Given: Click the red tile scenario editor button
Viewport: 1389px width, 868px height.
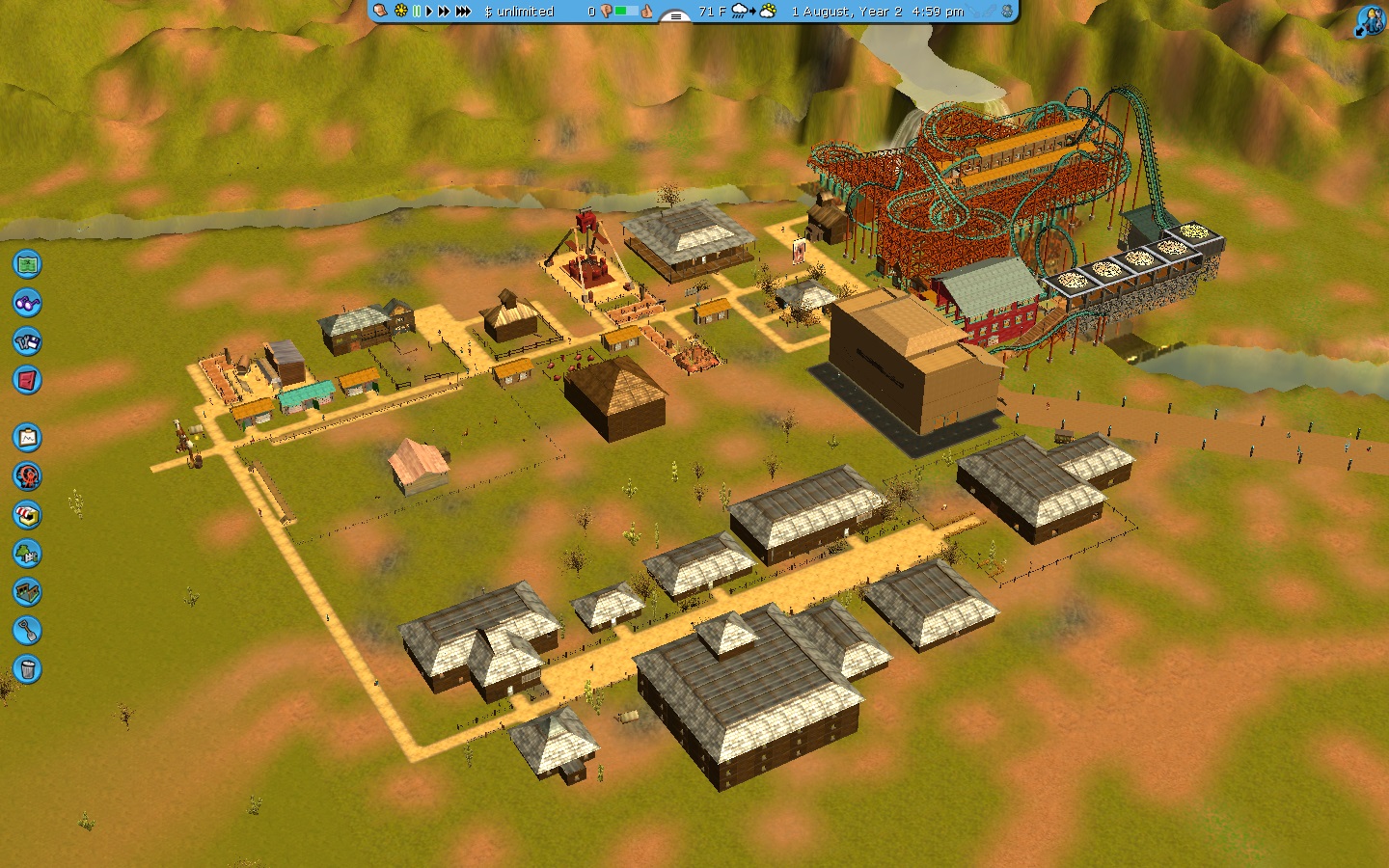Looking at the screenshot, I should coord(27,380).
